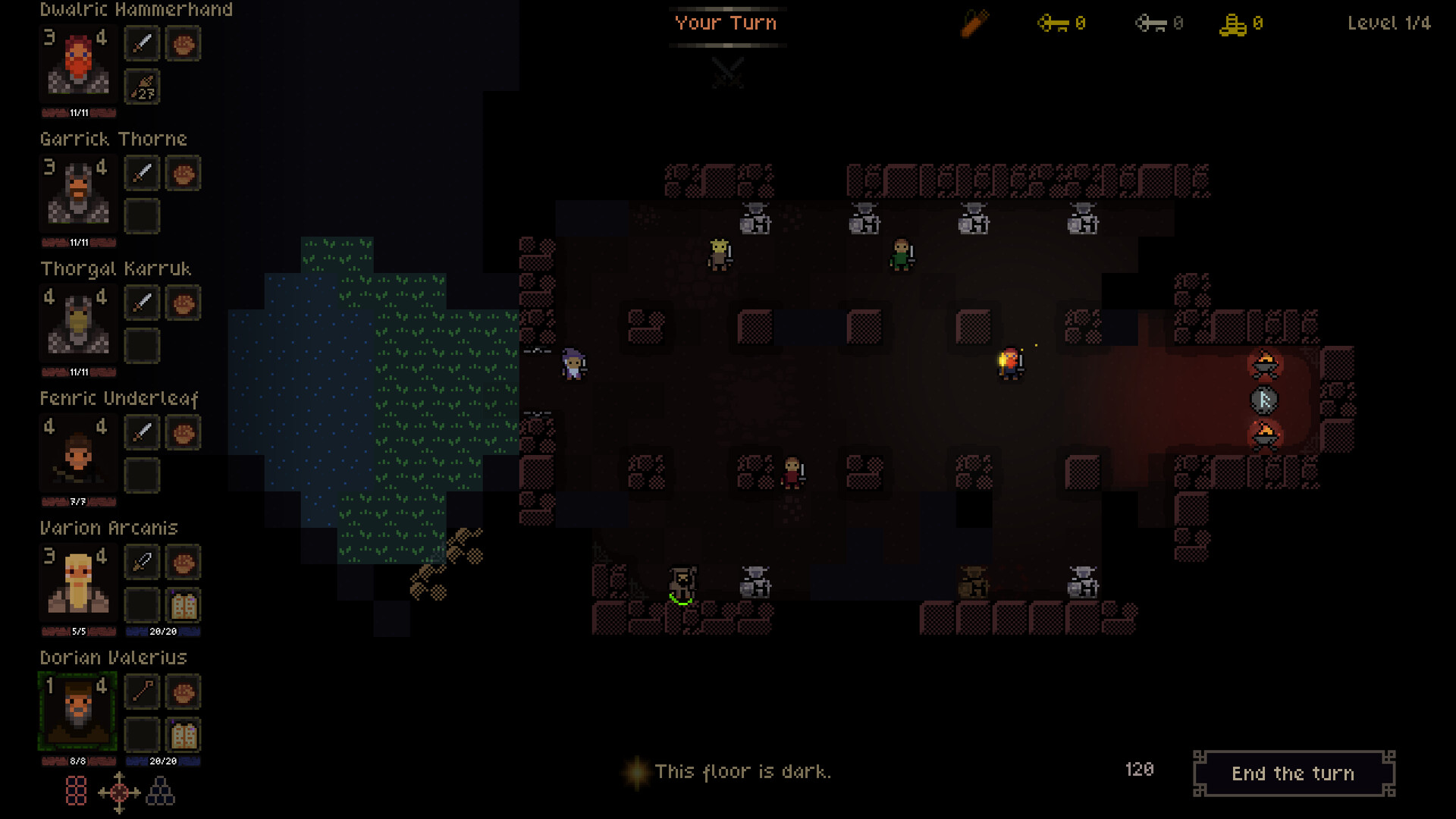Click Dorian's blue 20/20 mana bar
This screenshot has height=819, width=1456.
coord(162,758)
